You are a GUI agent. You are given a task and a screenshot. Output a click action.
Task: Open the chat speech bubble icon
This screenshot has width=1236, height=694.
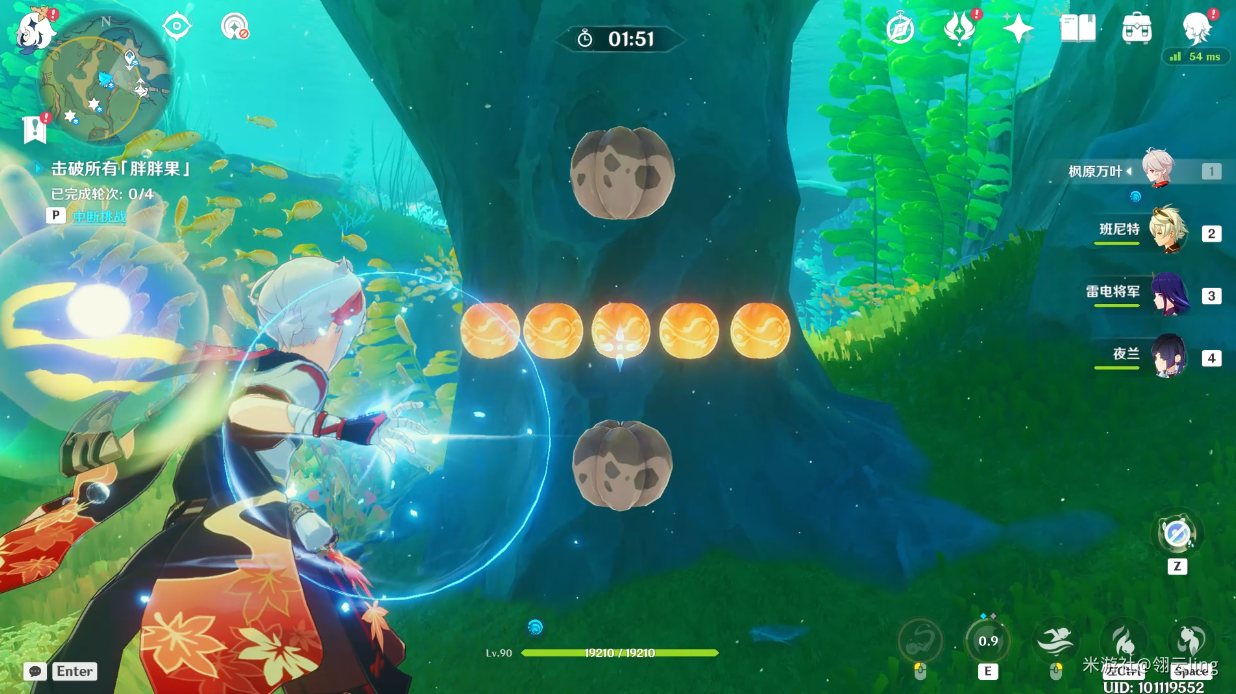pyautogui.click(x=36, y=671)
